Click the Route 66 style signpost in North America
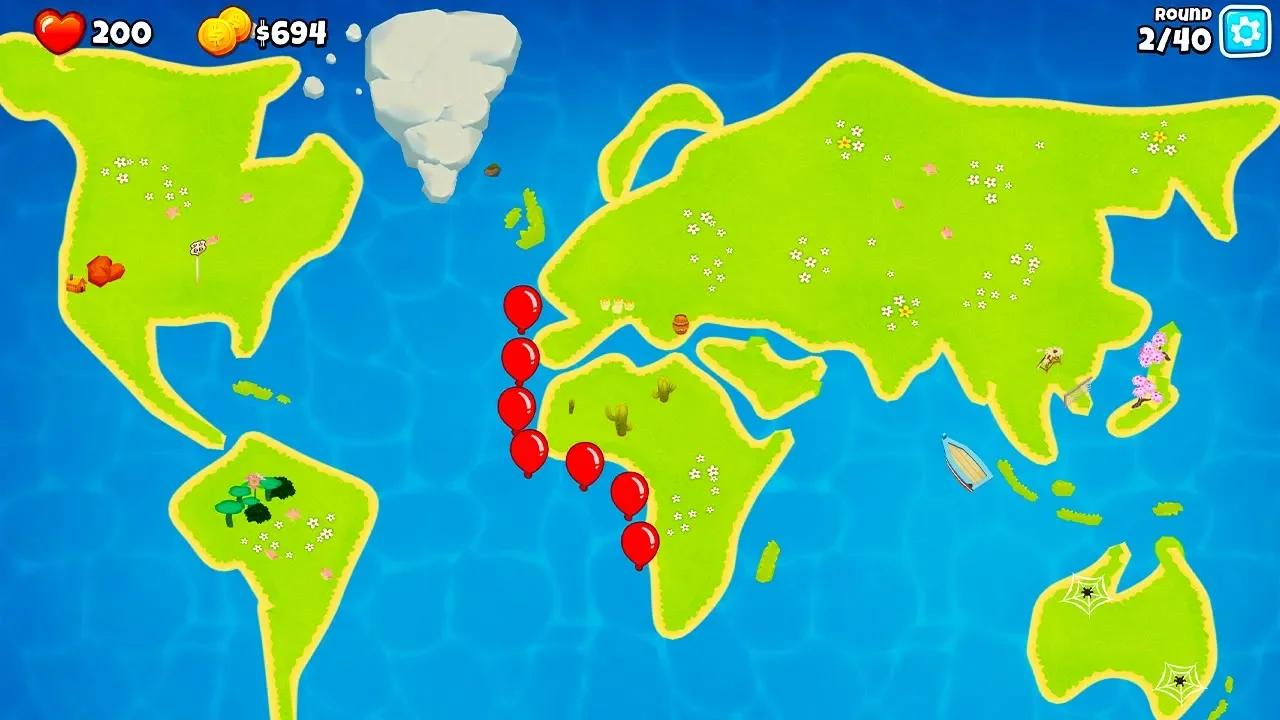This screenshot has width=1280, height=720. [197, 246]
